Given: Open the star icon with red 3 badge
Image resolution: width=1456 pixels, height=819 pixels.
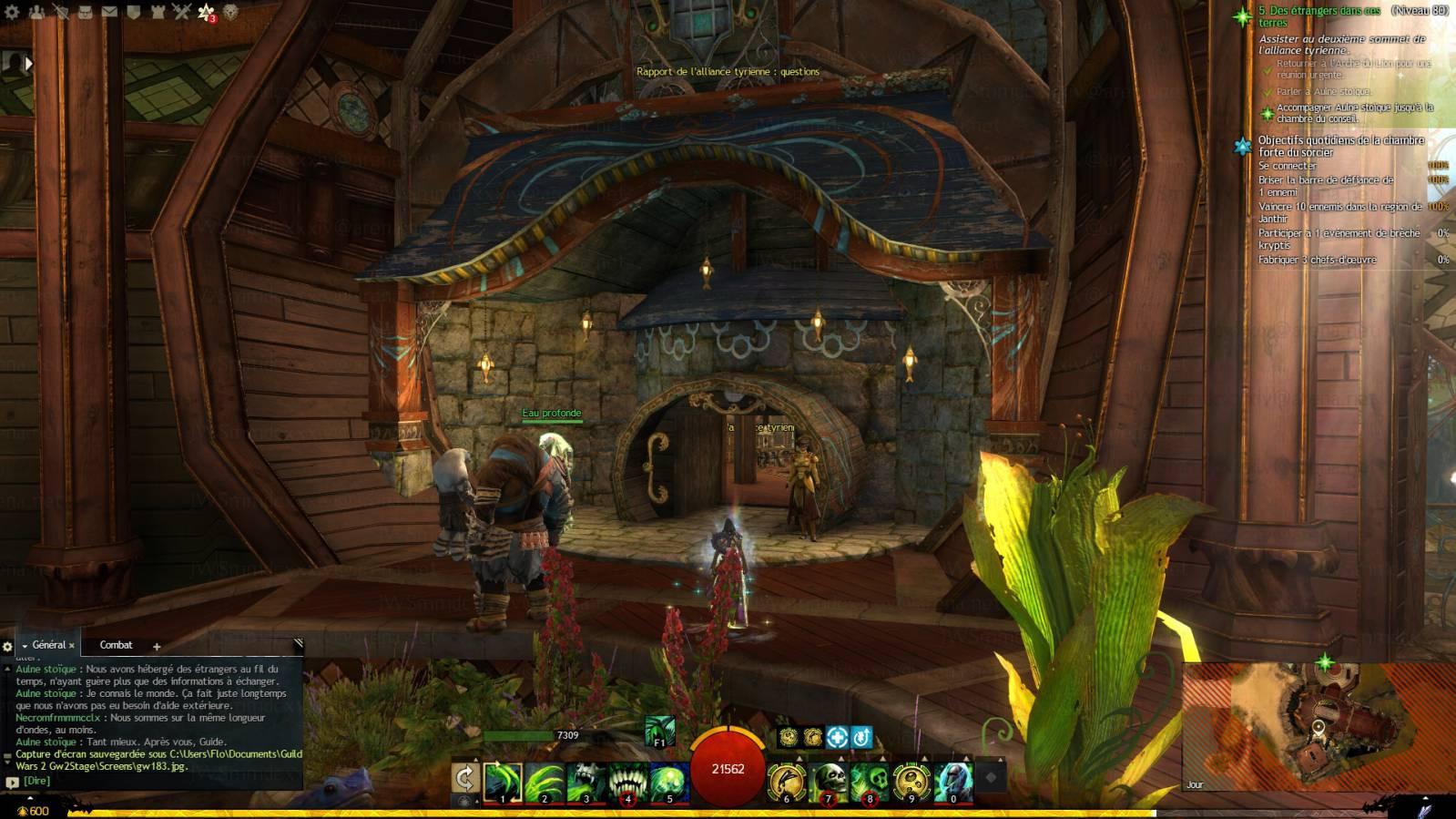Looking at the screenshot, I should (x=207, y=13).
